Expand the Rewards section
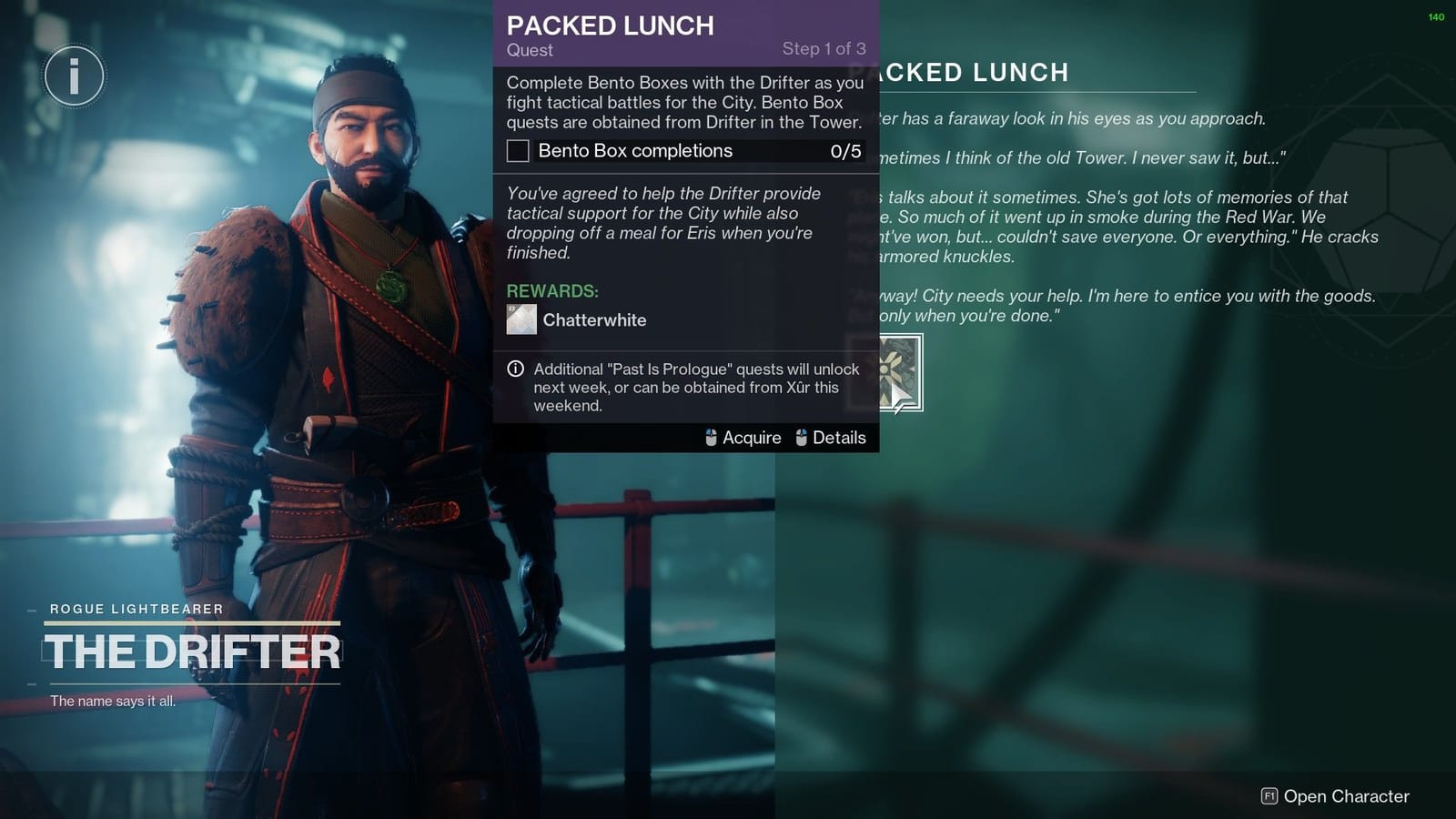 point(551,291)
